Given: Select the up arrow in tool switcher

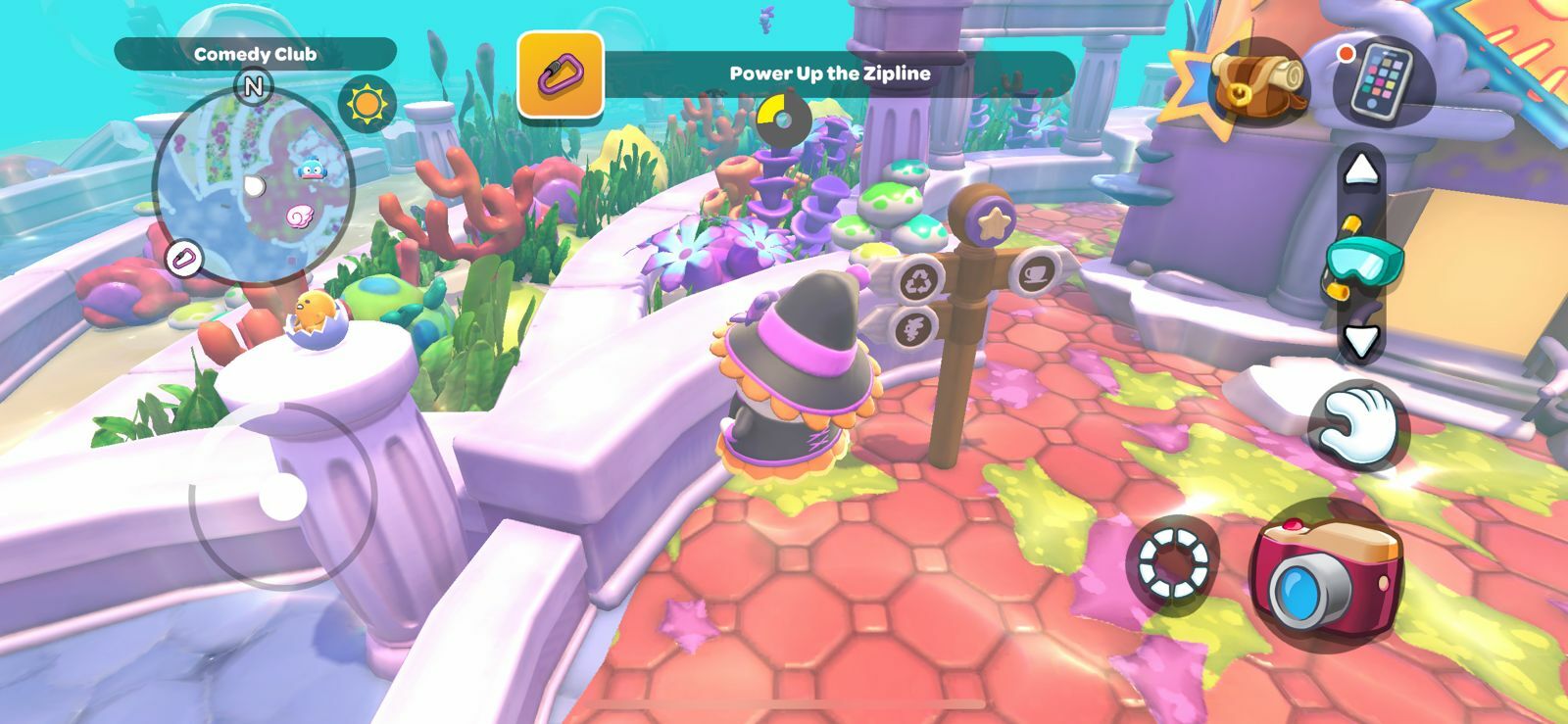Looking at the screenshot, I should coord(1360,171).
